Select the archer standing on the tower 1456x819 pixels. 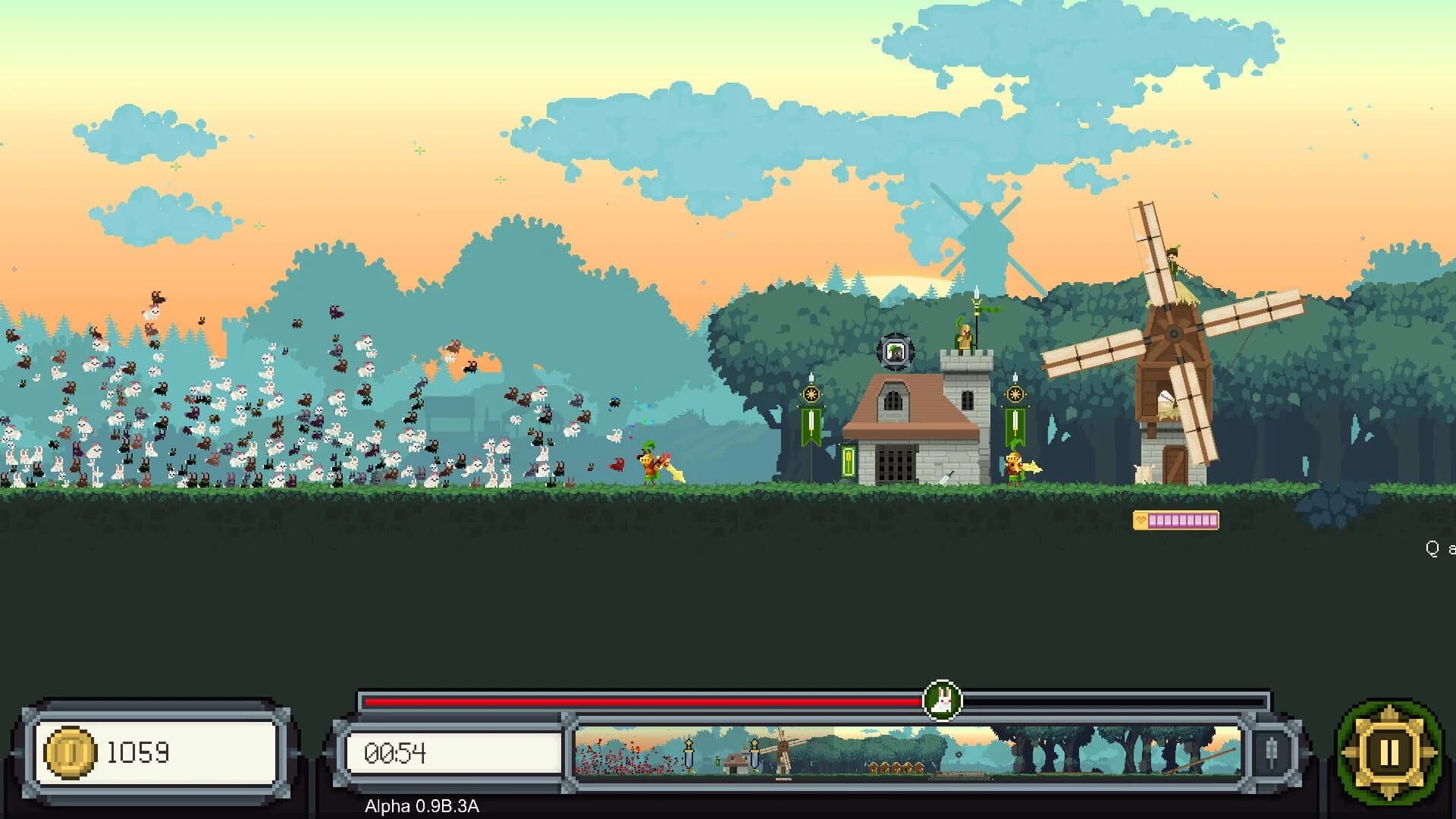[x=964, y=338]
